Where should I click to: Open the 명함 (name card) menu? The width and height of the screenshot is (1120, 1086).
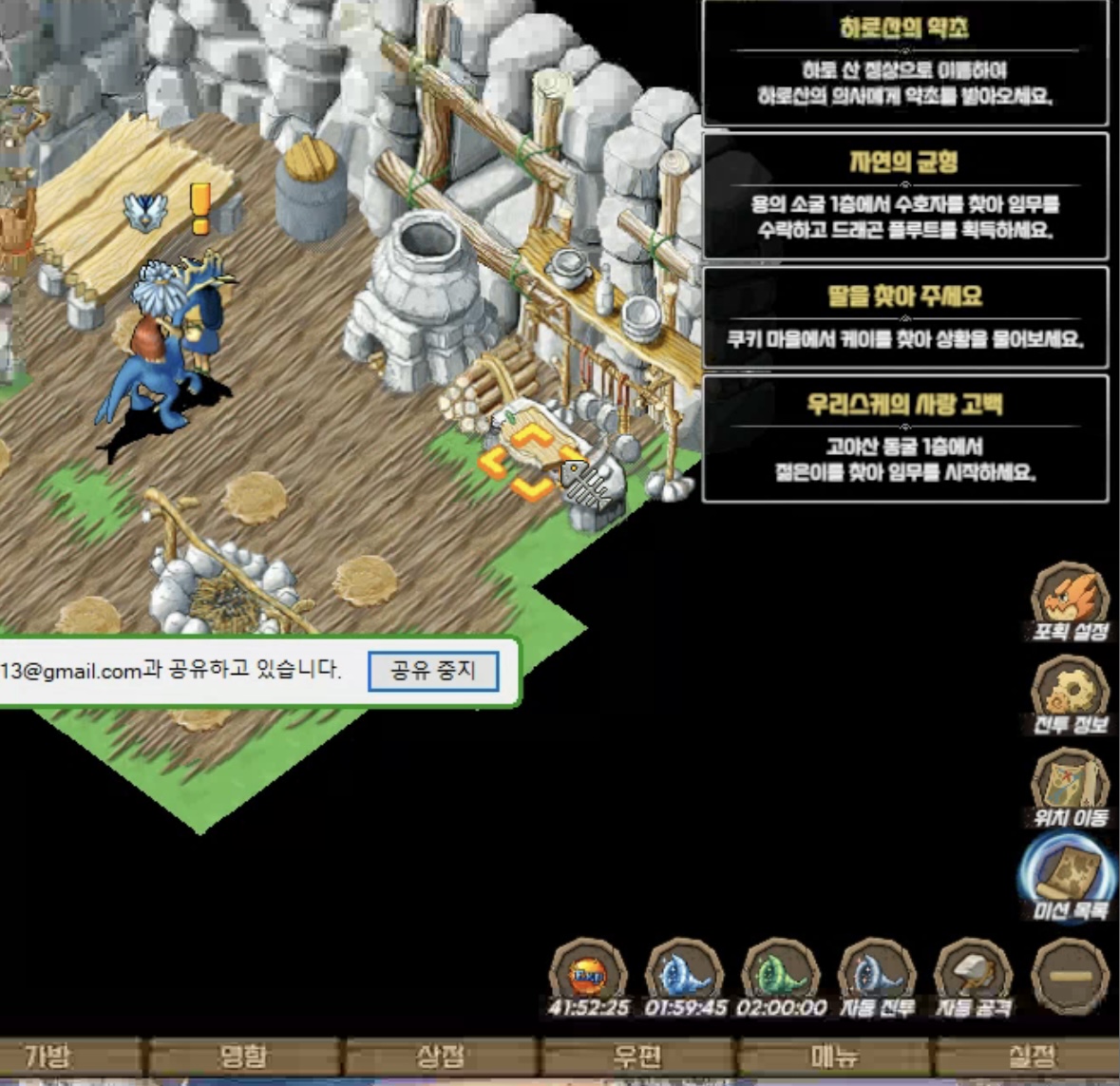tap(243, 1057)
